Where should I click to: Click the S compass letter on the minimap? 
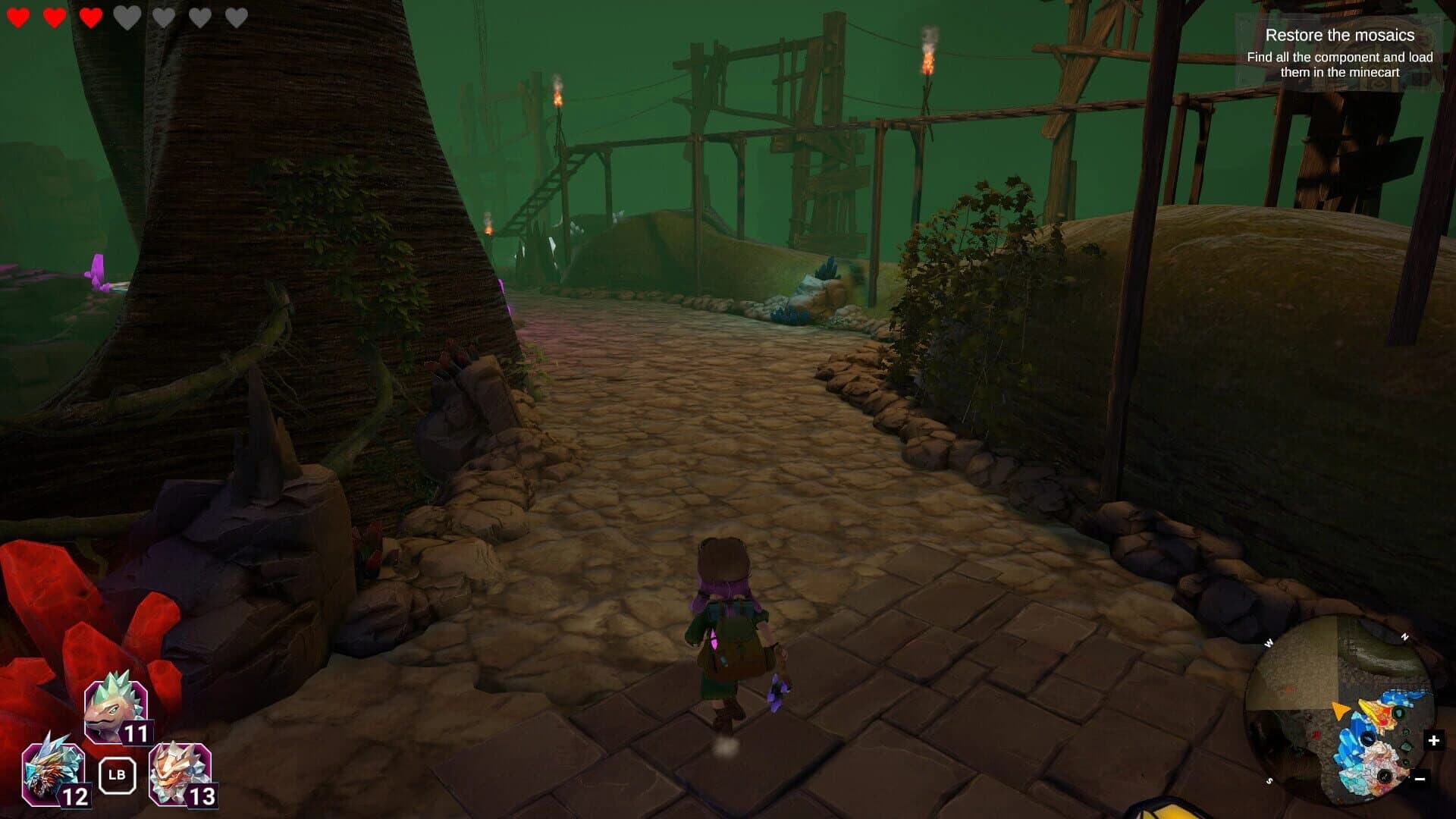pos(1269,780)
